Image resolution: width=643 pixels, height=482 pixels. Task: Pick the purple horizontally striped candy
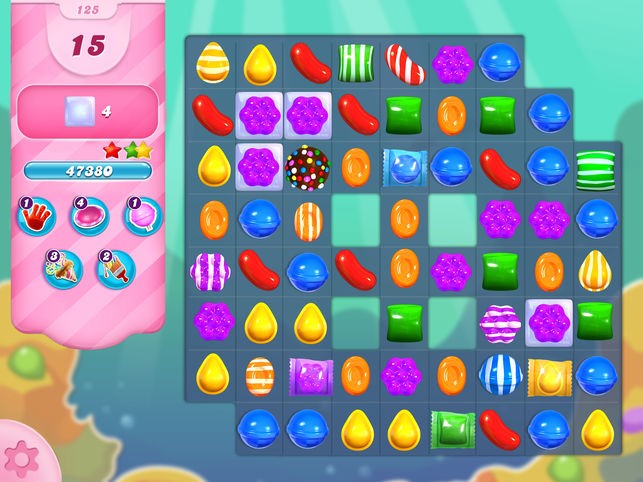500,322
